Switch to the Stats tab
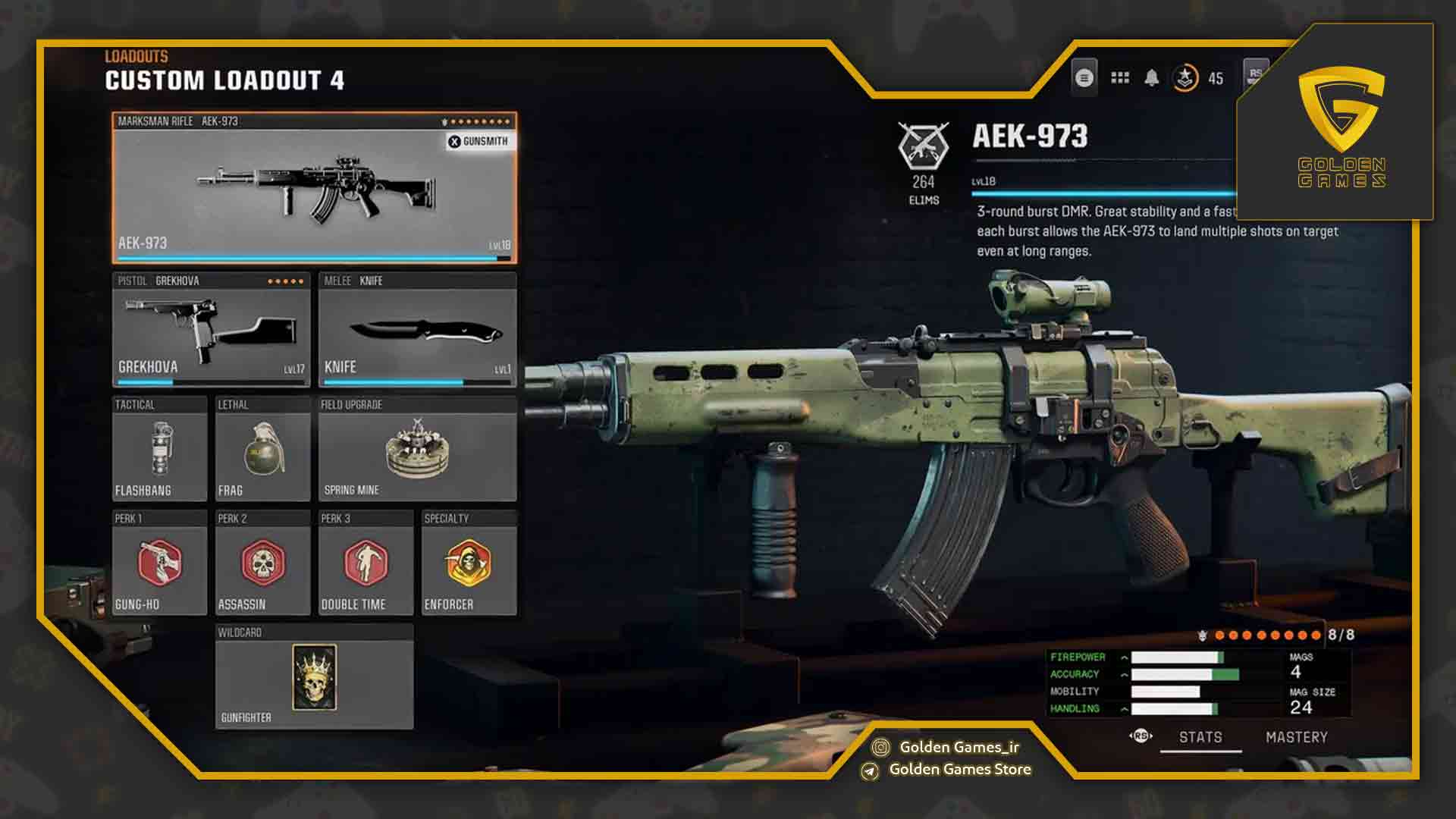This screenshot has width=1456, height=819. (1201, 736)
